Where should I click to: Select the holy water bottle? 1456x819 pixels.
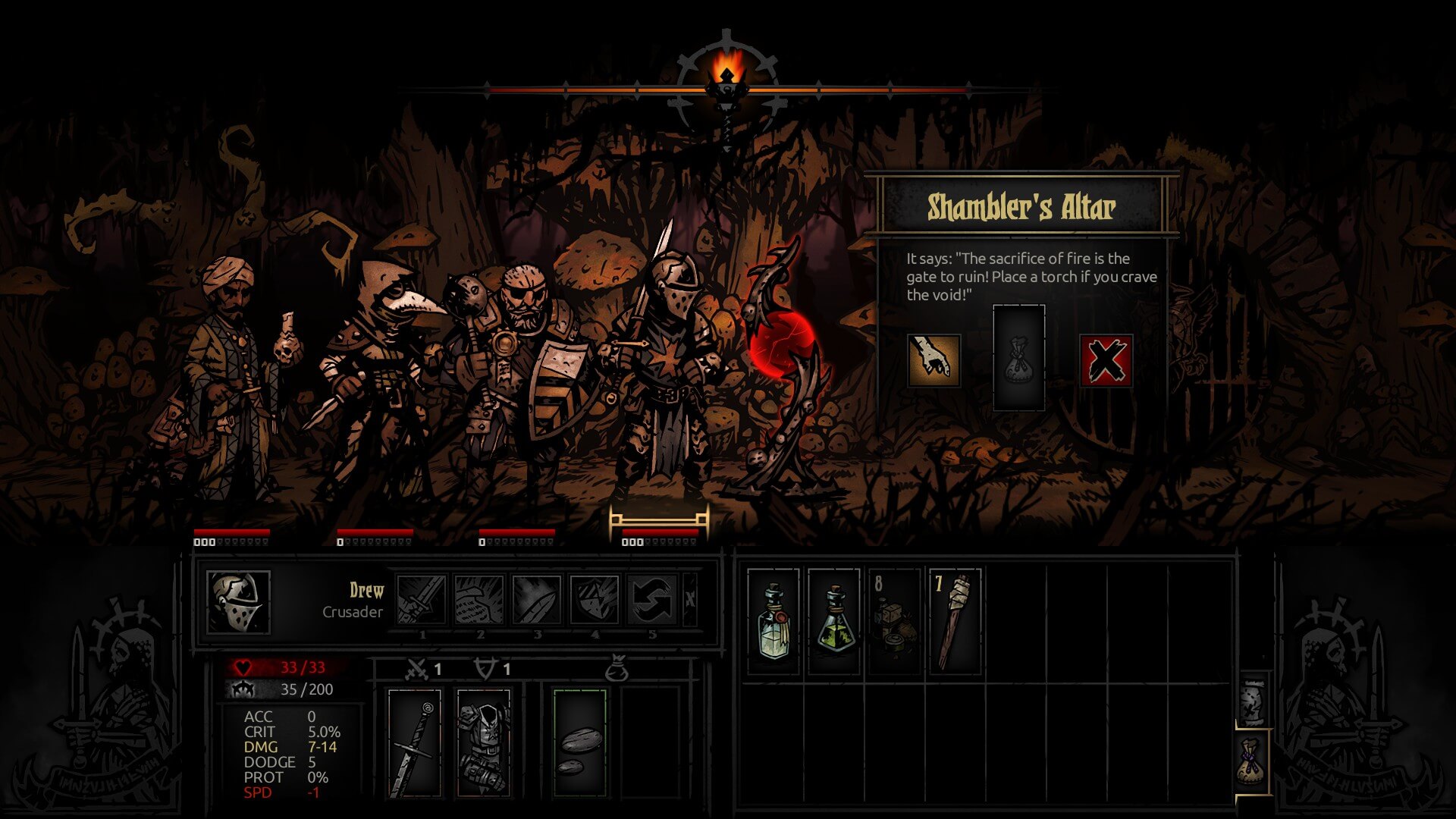pos(773,621)
